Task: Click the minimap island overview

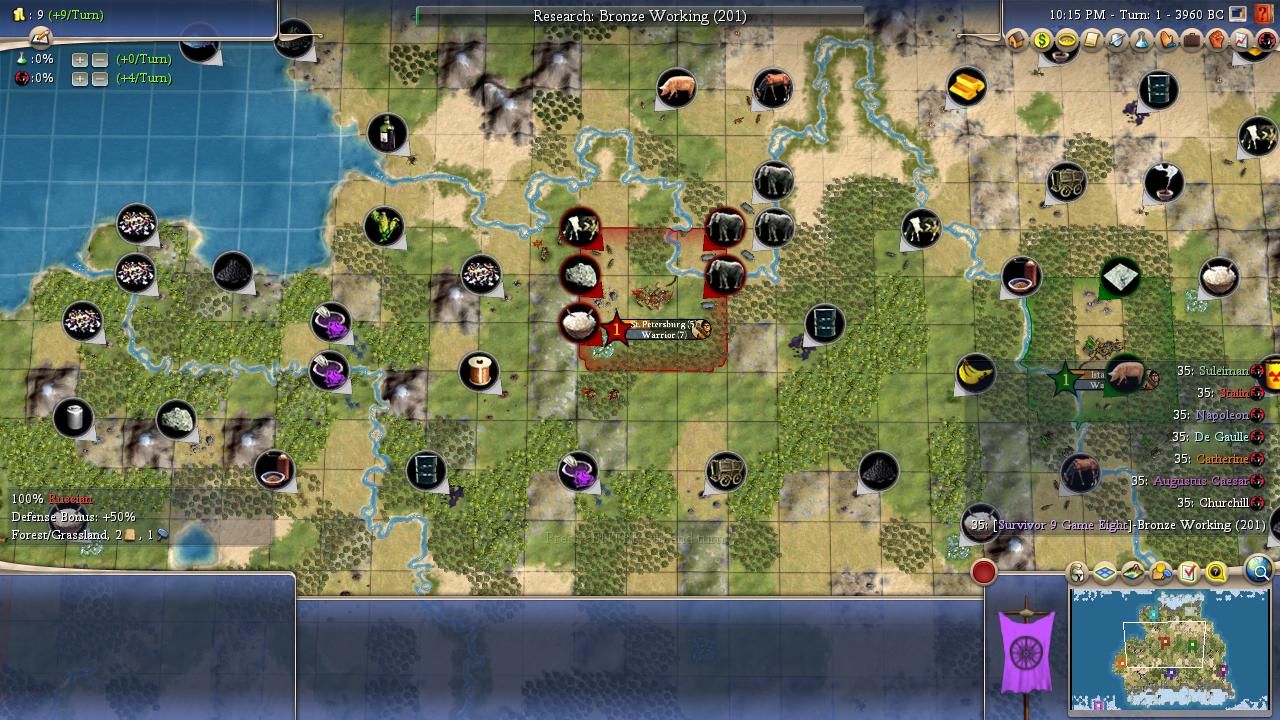Action: point(1169,648)
